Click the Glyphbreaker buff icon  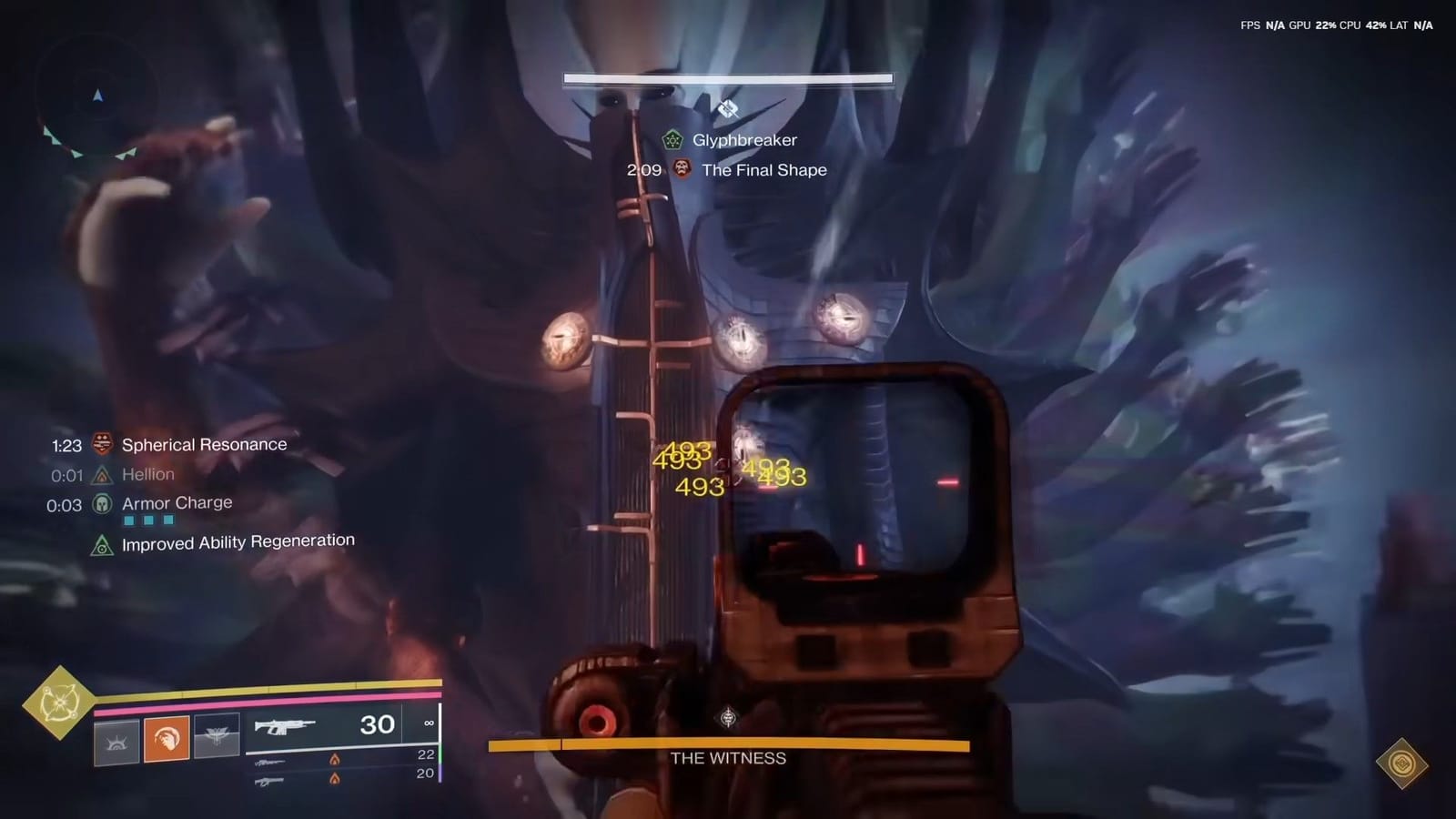672,139
